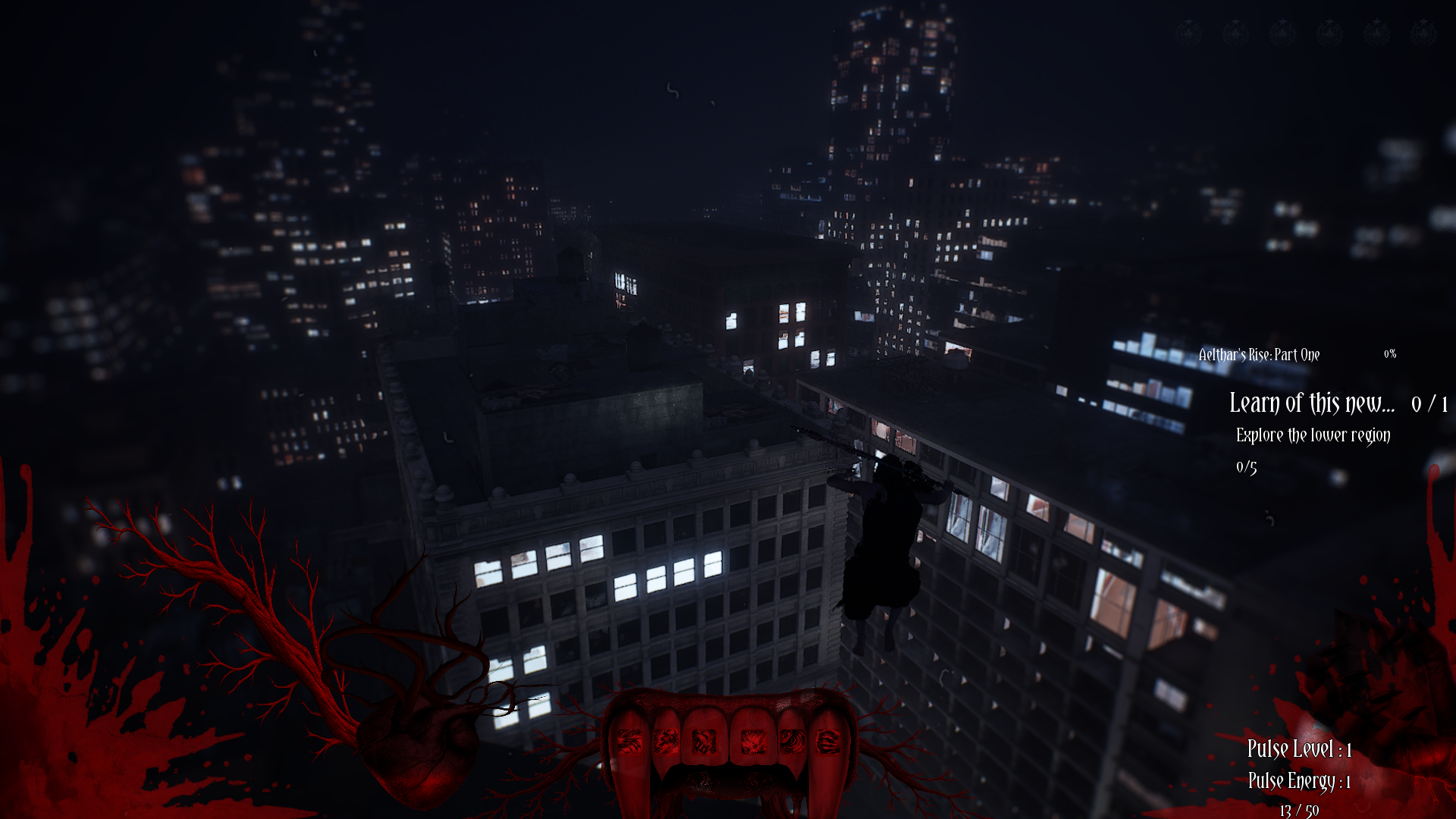This screenshot has width=1456, height=819.
Task: Select the rightmost heartbeat shield emblem
Action: coord(1422,33)
